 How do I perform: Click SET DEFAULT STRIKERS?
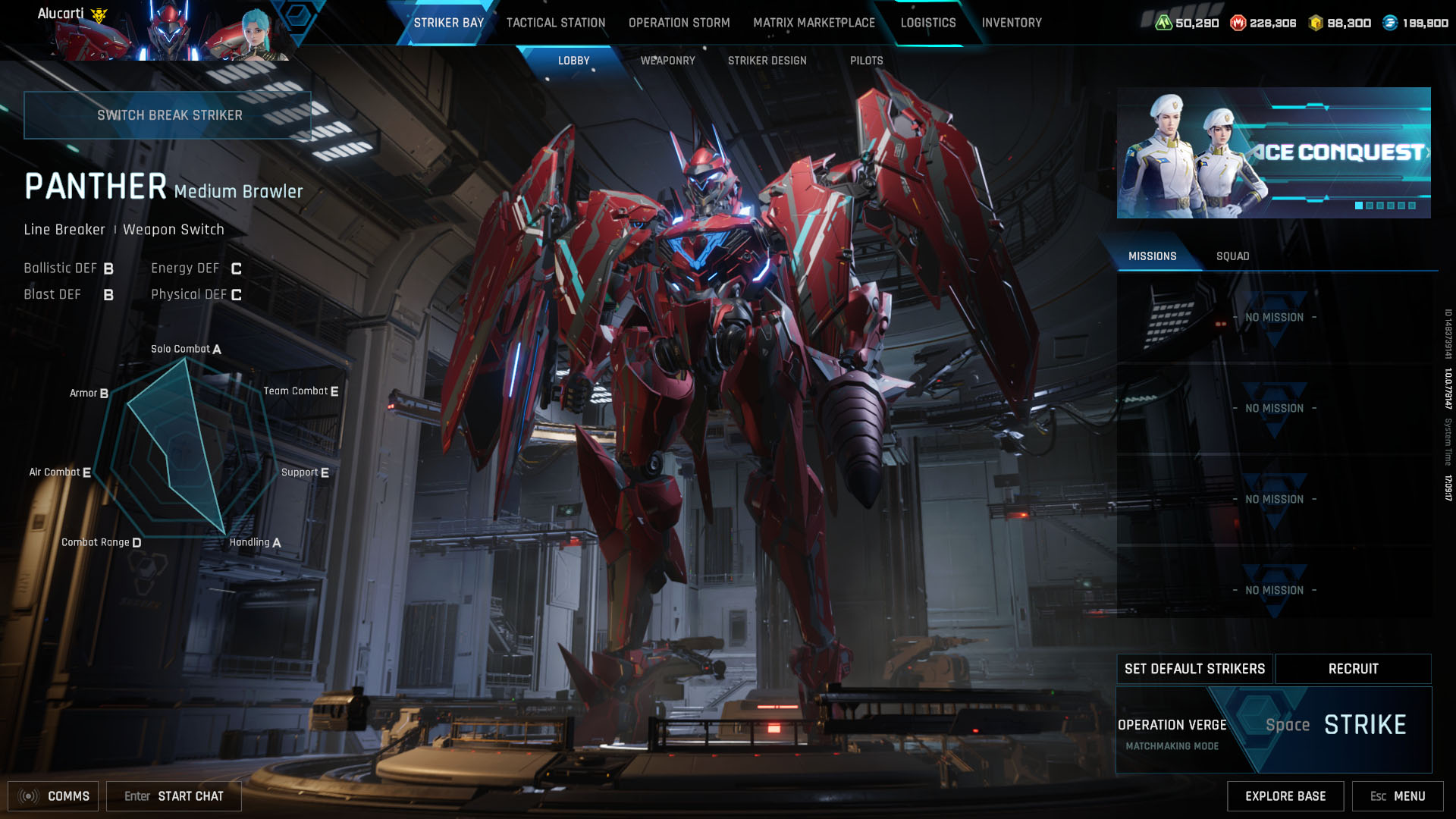tap(1194, 669)
